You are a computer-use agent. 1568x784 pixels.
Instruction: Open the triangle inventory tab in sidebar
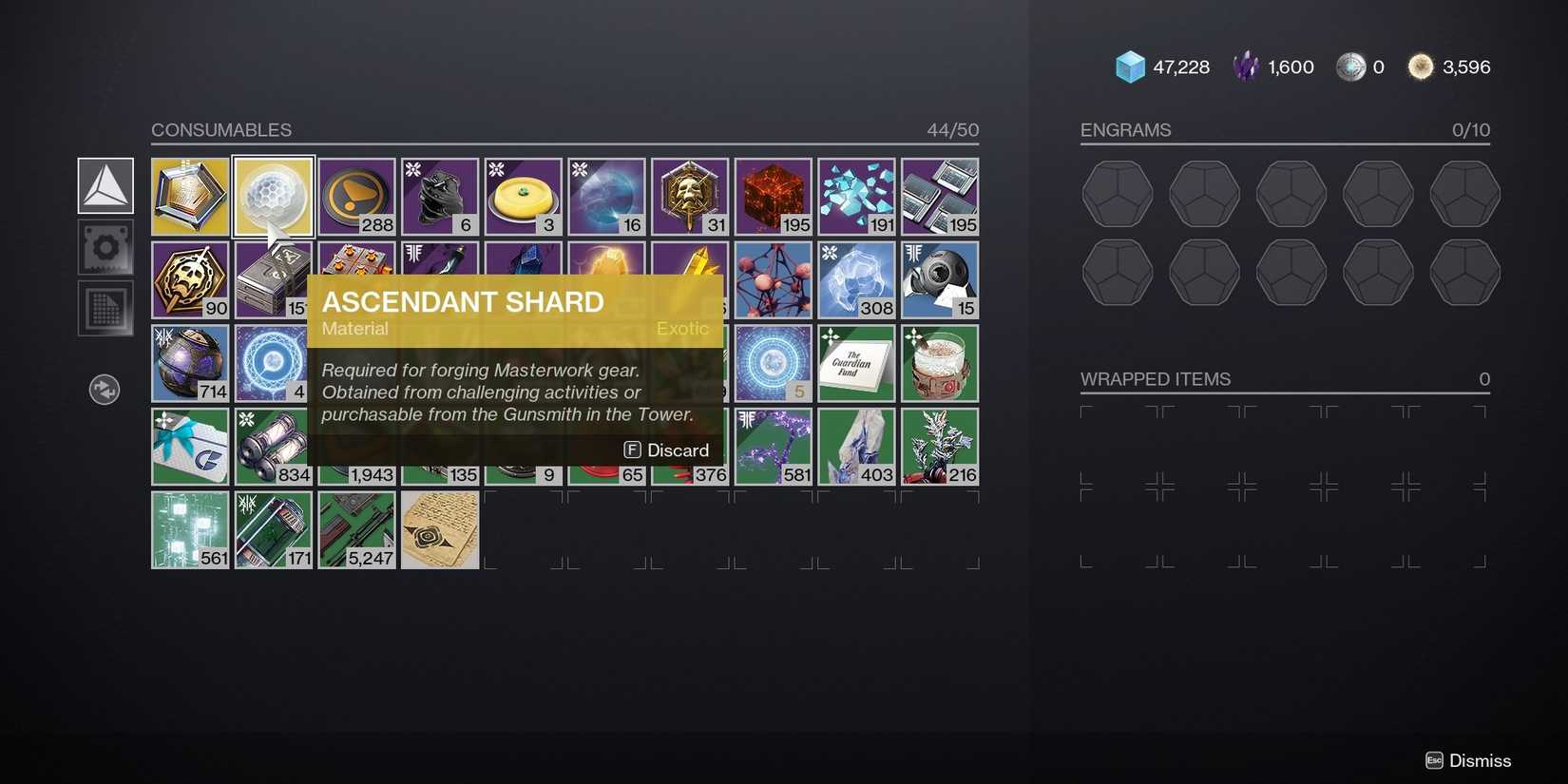click(x=105, y=187)
